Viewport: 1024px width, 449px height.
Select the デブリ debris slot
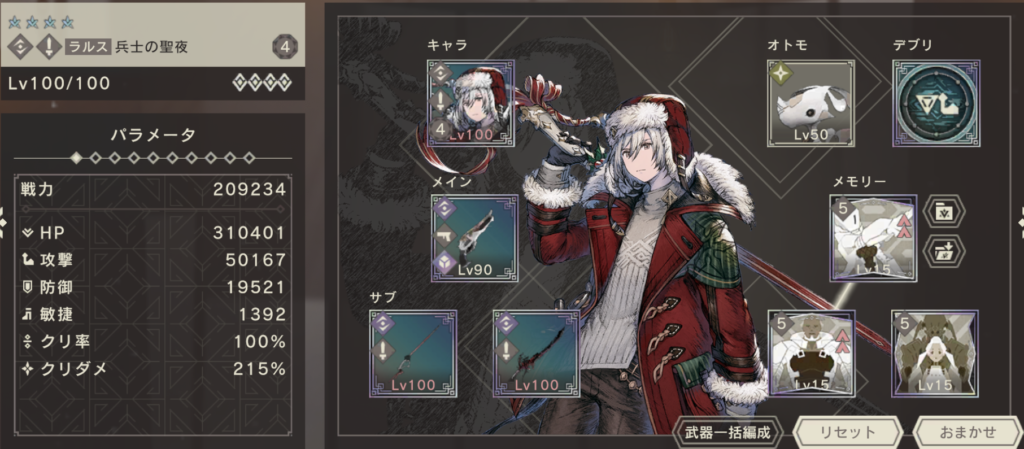tap(936, 103)
